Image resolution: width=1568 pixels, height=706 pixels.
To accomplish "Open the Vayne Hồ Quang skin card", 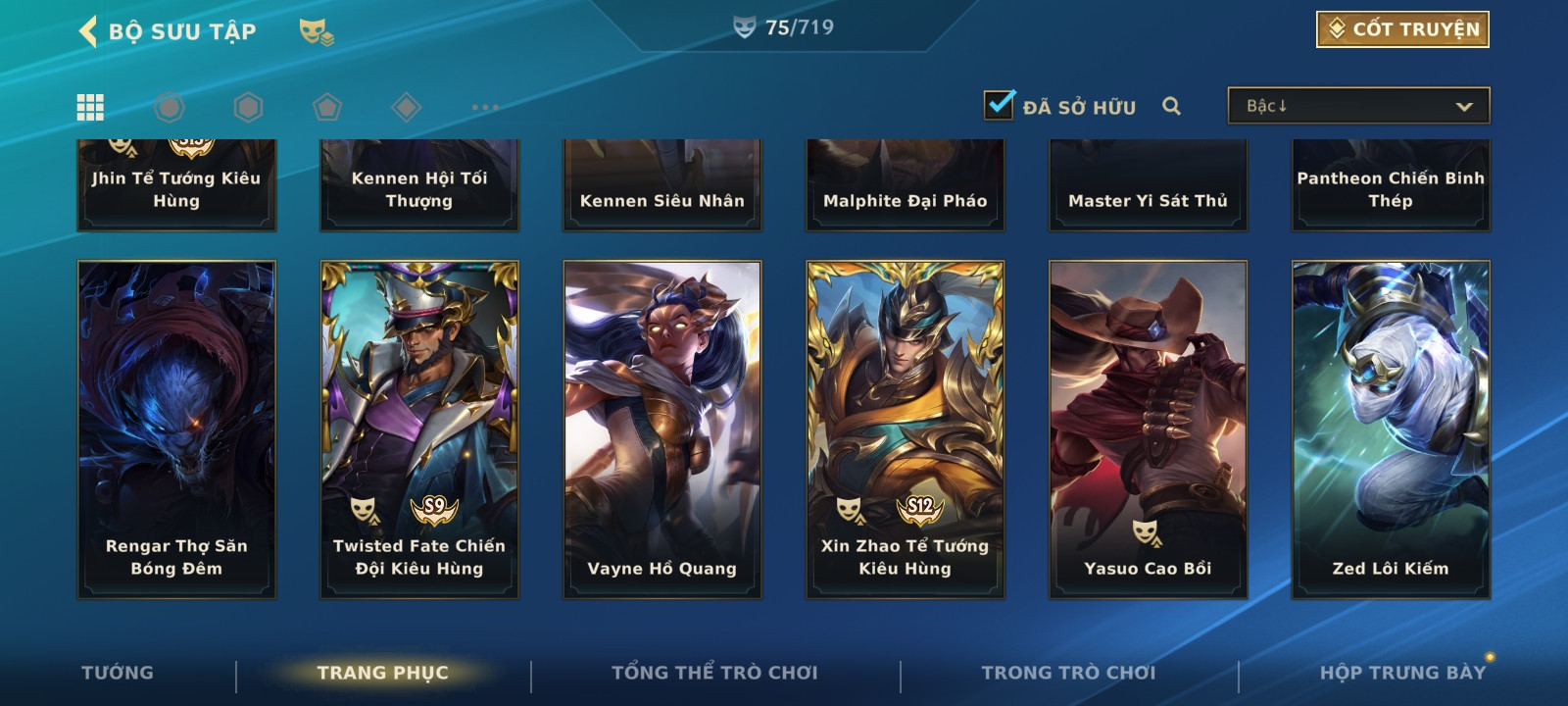I will click(x=662, y=429).
